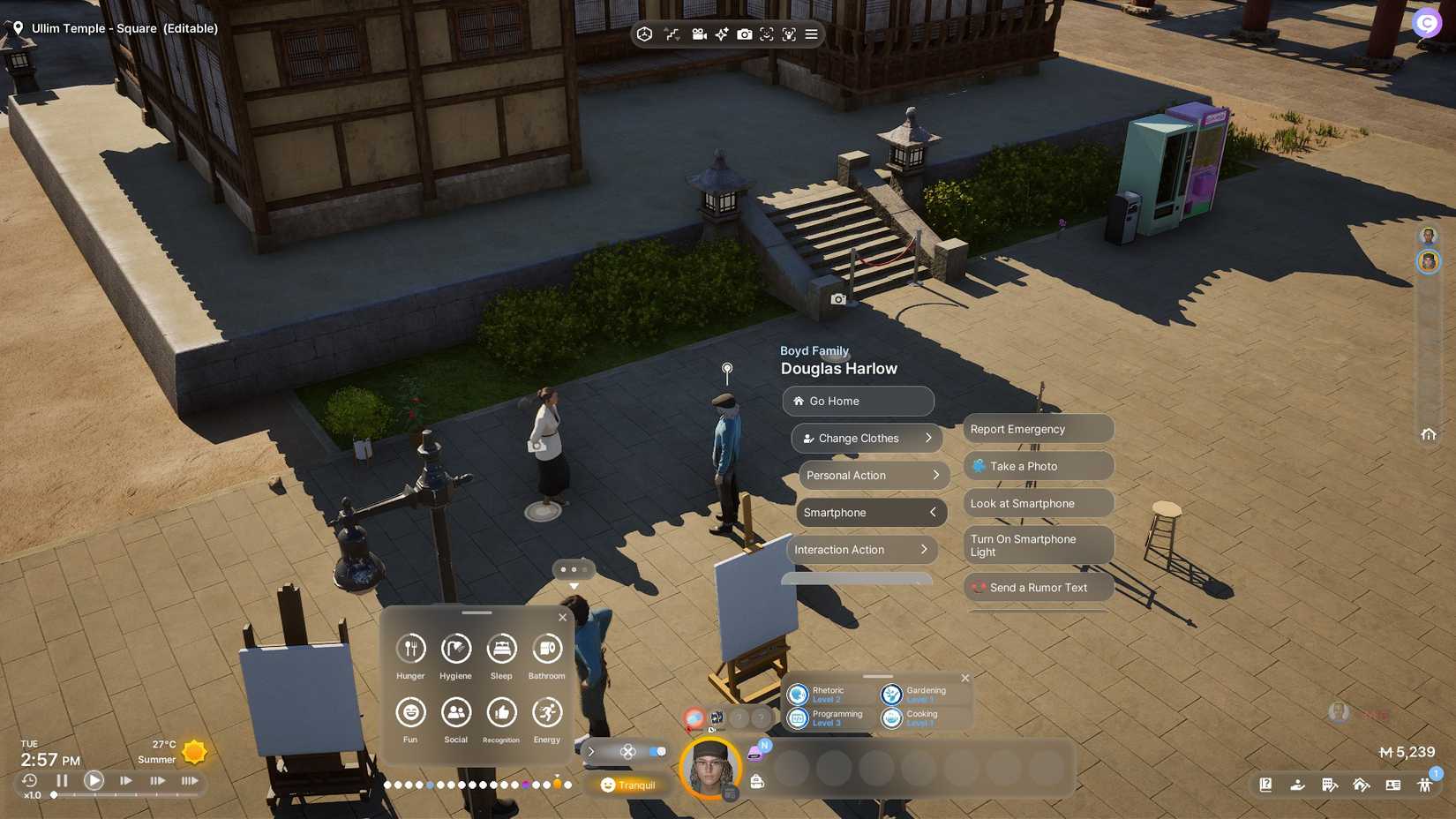Click the sparkle effects icon in top toolbar
This screenshot has height=819, width=1456.
click(x=721, y=34)
